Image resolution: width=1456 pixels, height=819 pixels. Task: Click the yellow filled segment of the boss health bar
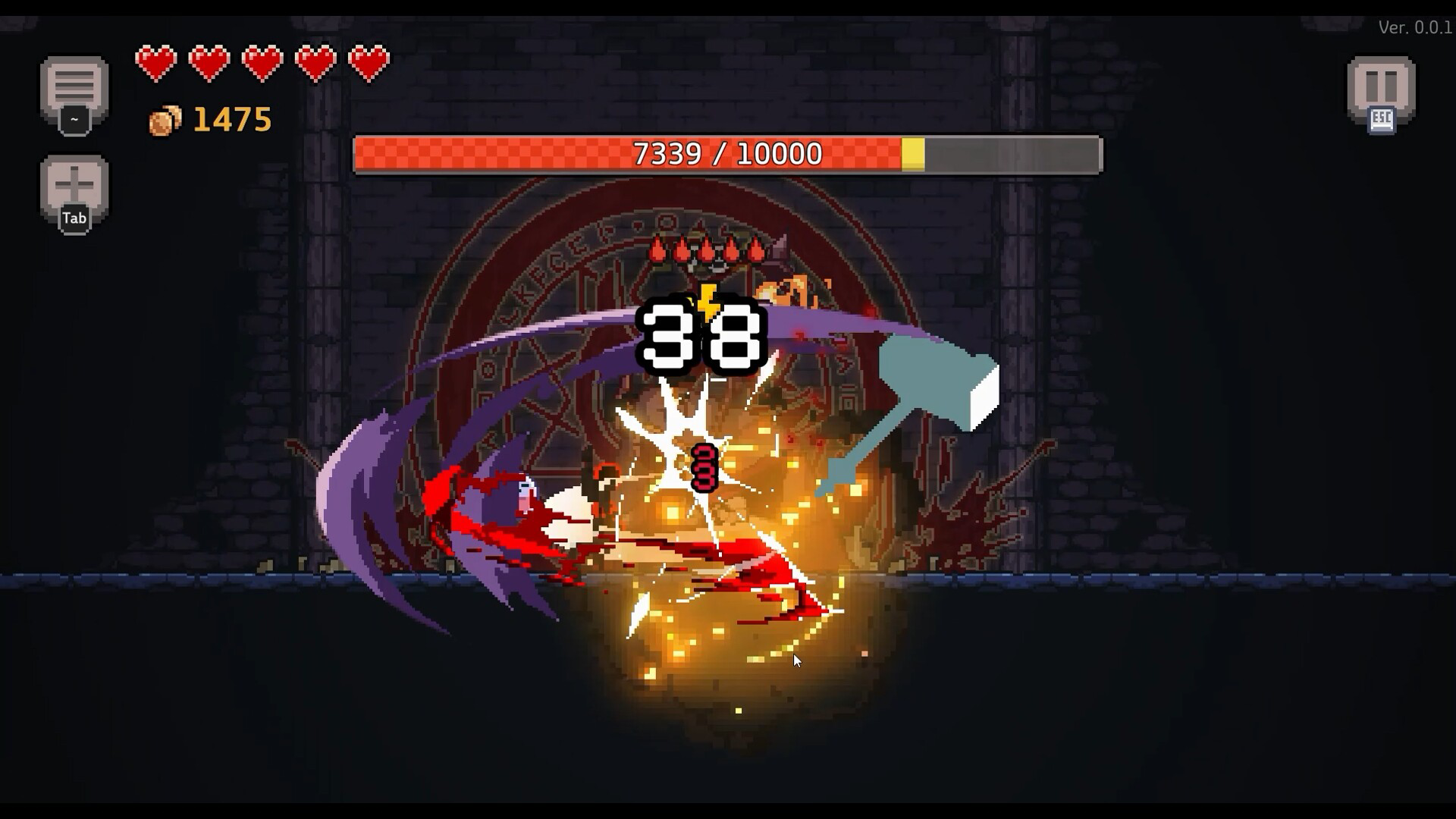pos(910,152)
